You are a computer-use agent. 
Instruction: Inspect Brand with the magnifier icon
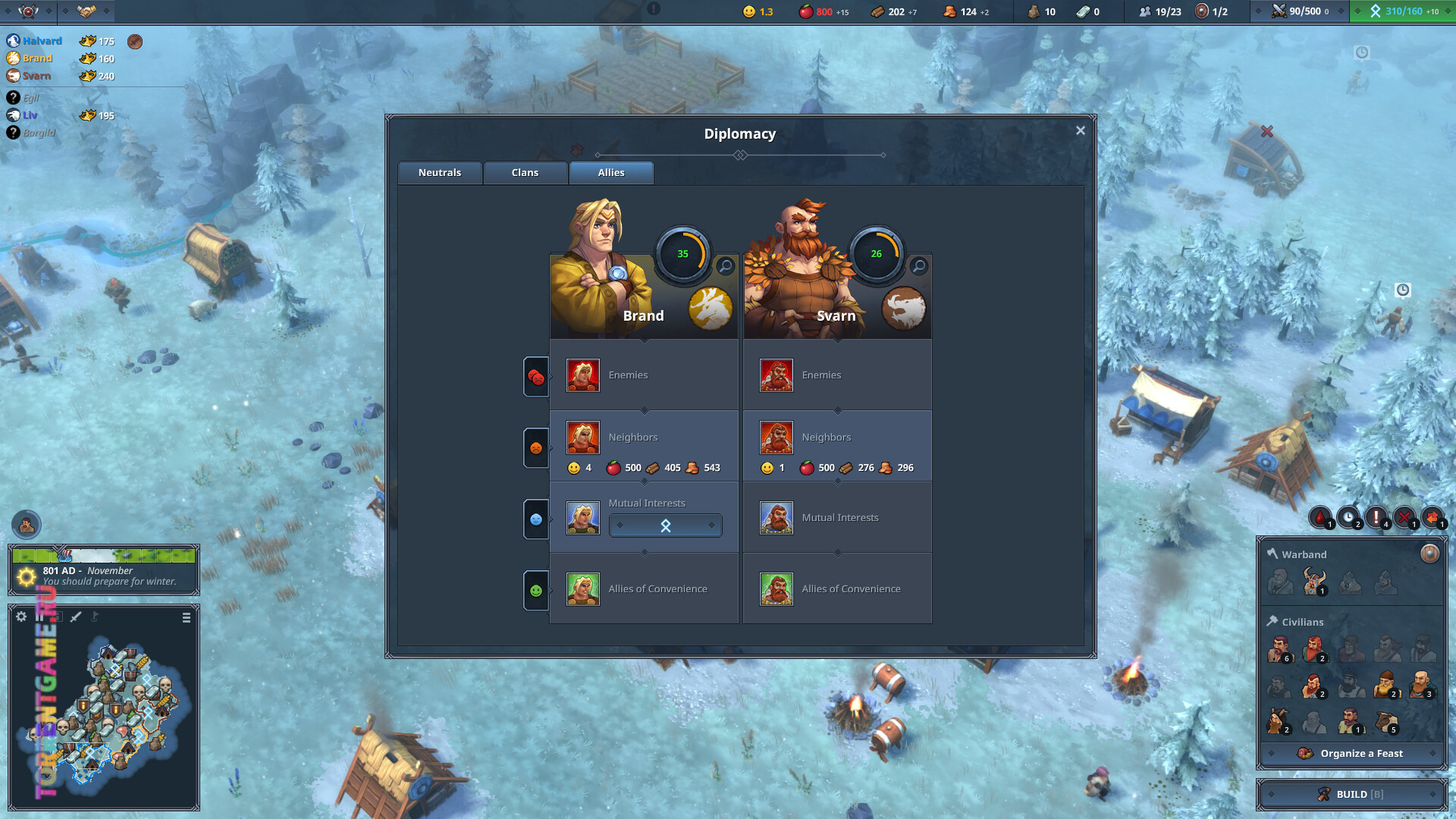point(726,266)
